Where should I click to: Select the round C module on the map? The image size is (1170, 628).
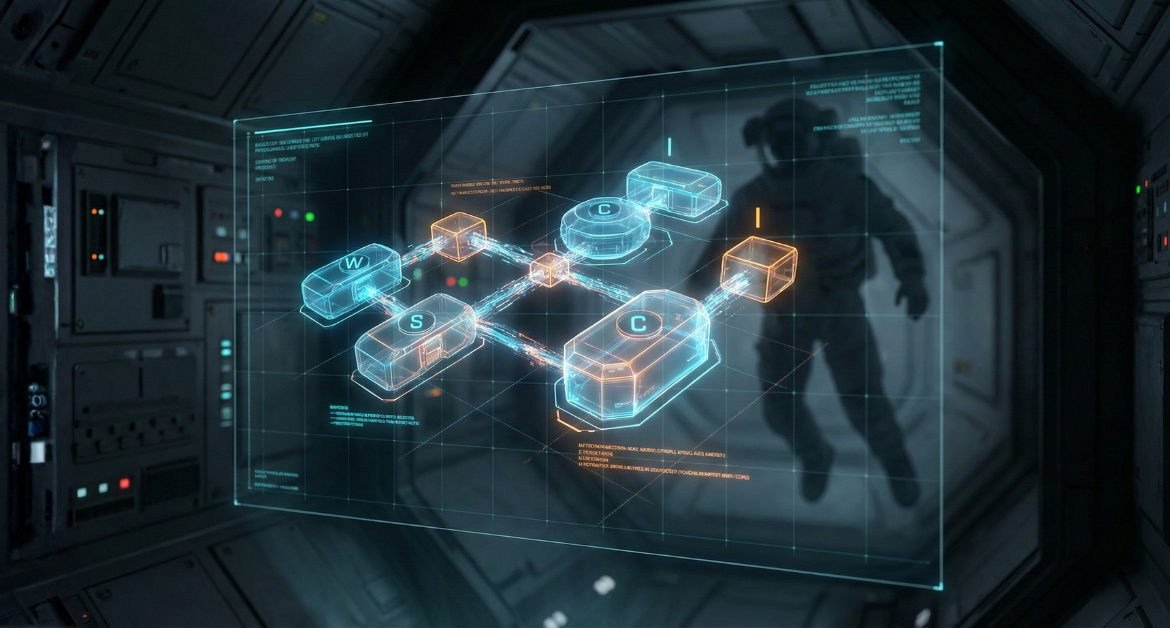(x=605, y=222)
